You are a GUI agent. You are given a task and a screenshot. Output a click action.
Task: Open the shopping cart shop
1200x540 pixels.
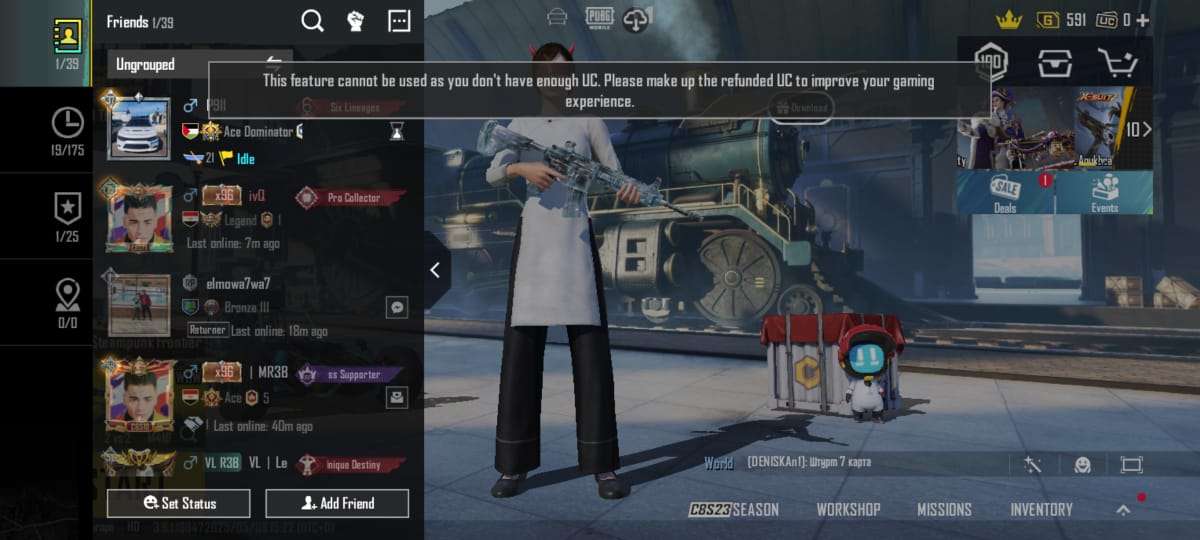[x=1117, y=63]
